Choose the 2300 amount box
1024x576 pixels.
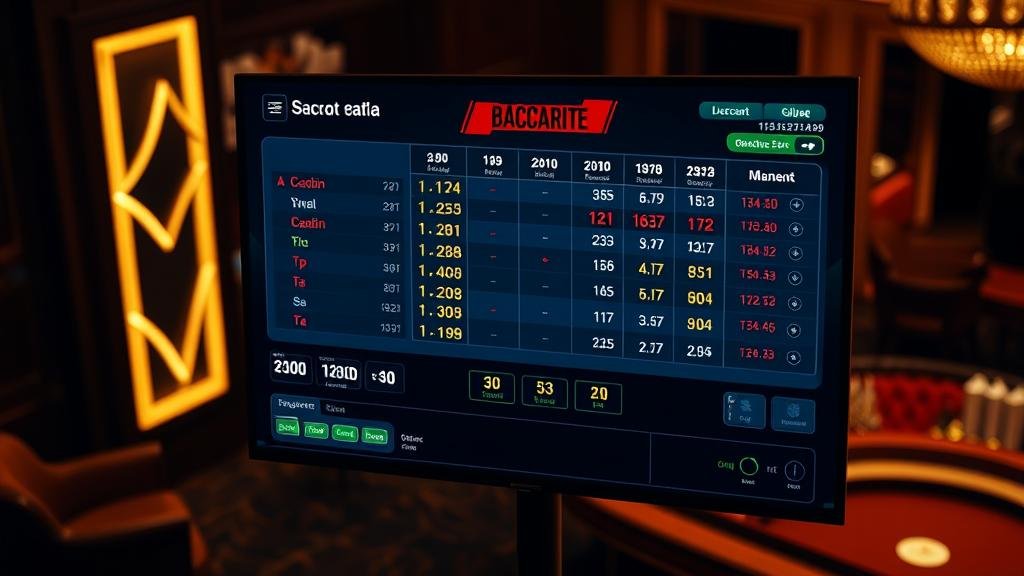(x=290, y=368)
